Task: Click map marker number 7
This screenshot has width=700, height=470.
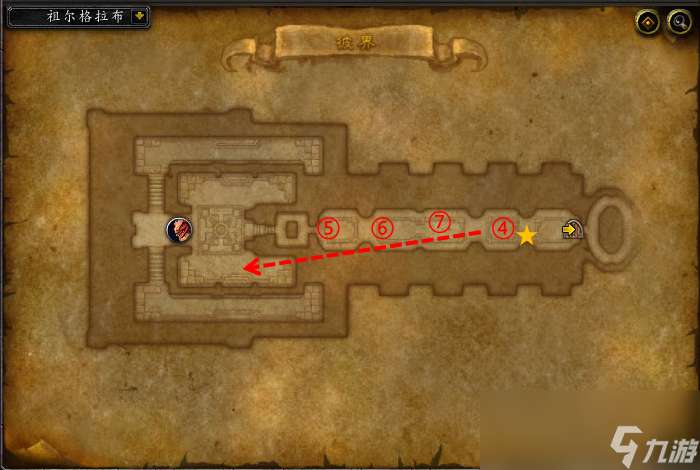Action: point(439,222)
